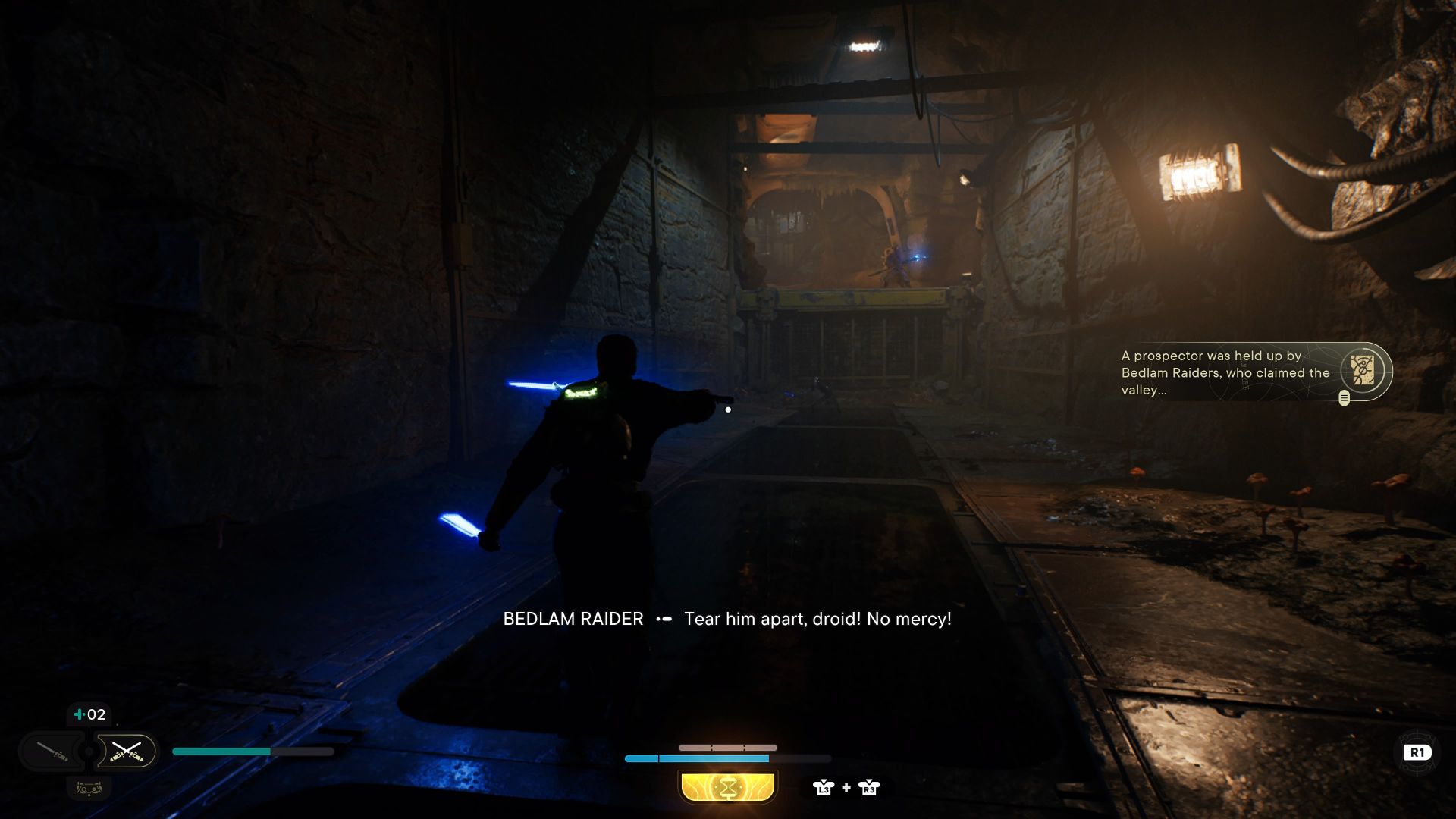
Task: Click the glowing hourglass Slow ability icon
Action: pyautogui.click(x=727, y=787)
